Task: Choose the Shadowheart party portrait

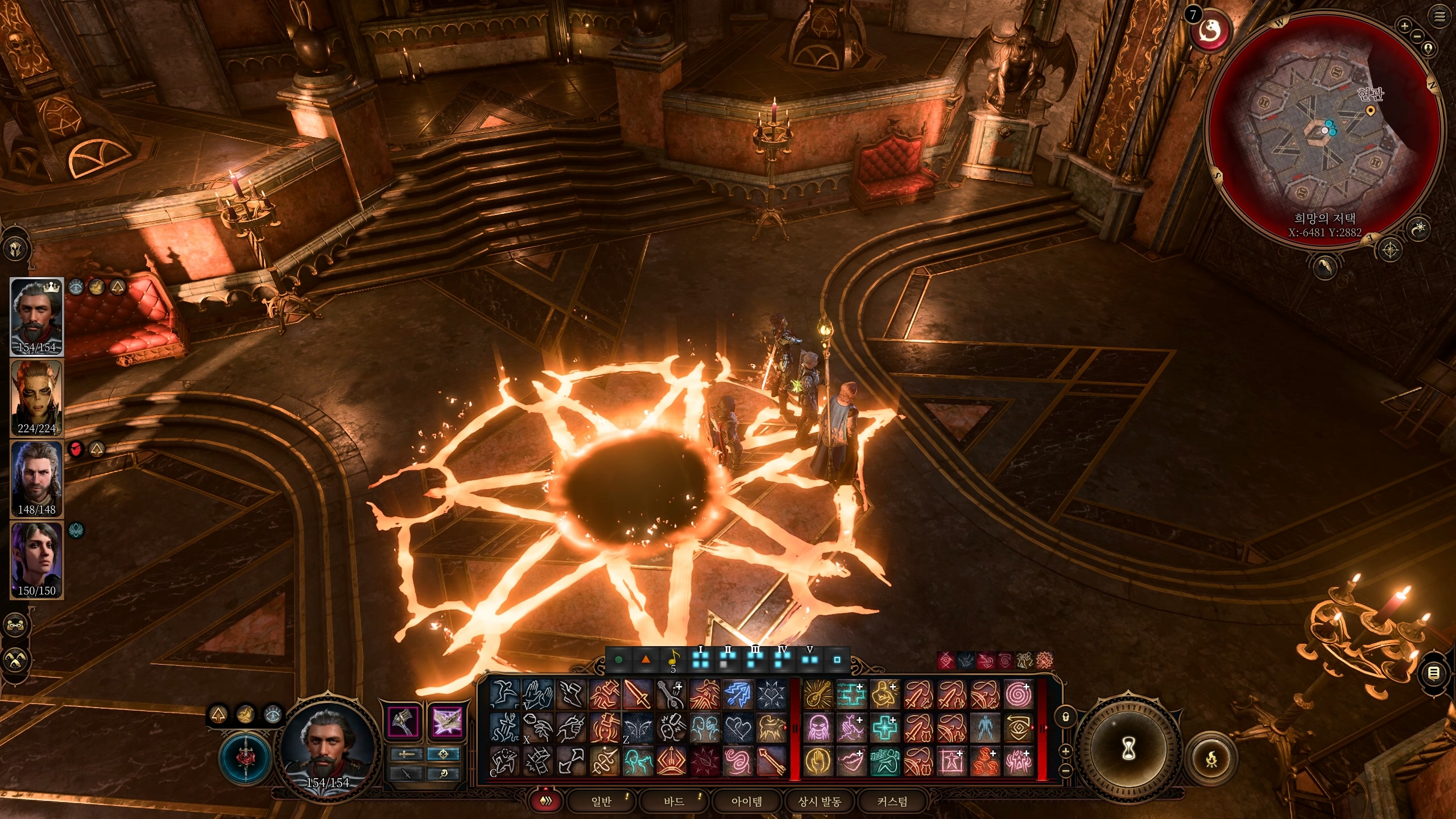Action: tap(37, 560)
